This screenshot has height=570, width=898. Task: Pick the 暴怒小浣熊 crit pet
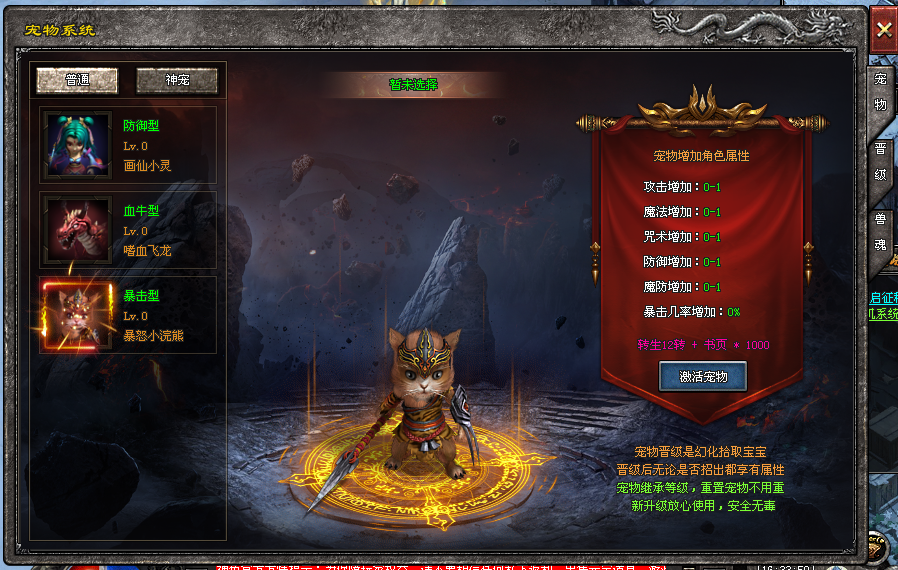pyautogui.click(x=128, y=315)
